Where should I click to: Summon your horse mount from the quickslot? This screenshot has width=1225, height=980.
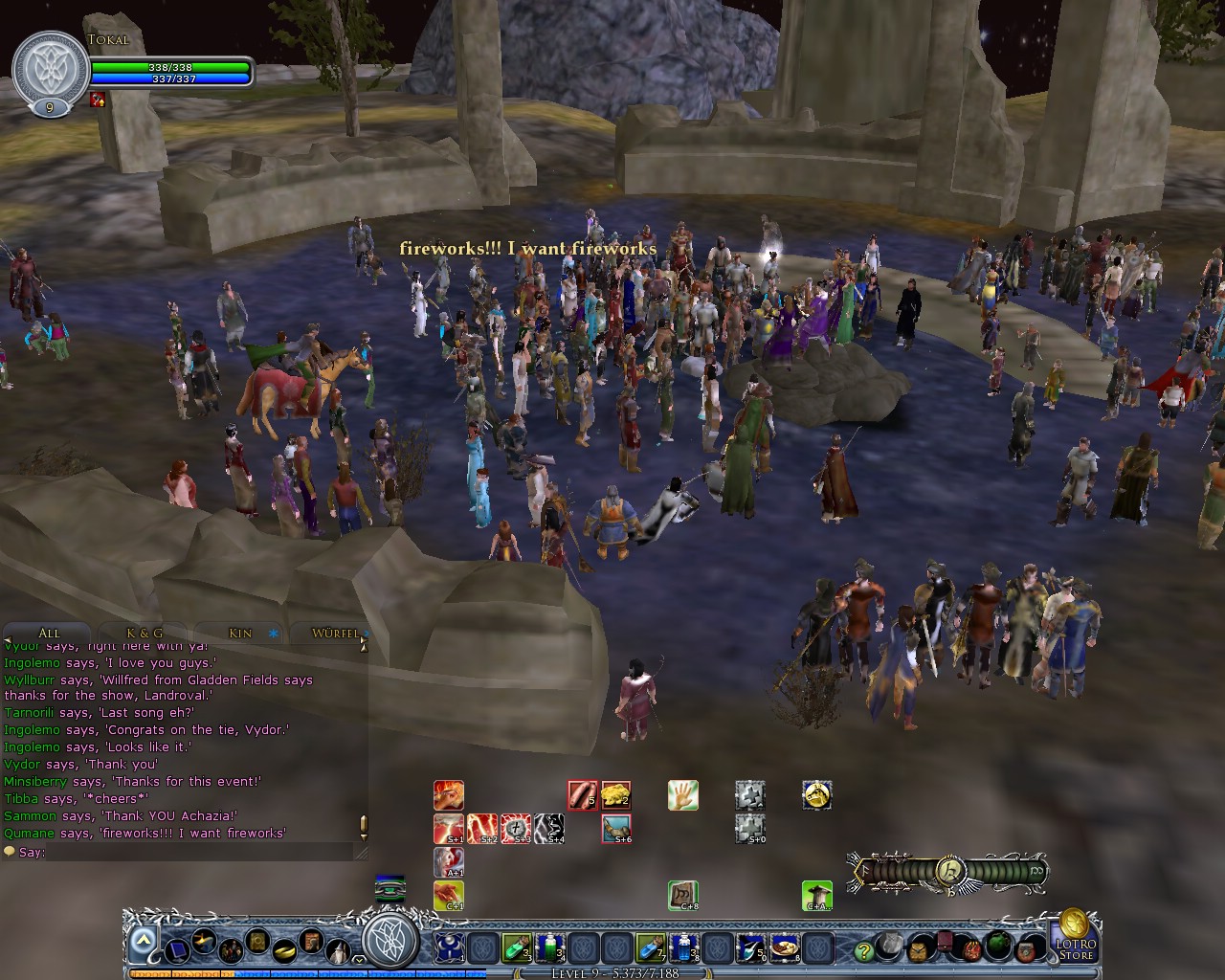[816, 795]
